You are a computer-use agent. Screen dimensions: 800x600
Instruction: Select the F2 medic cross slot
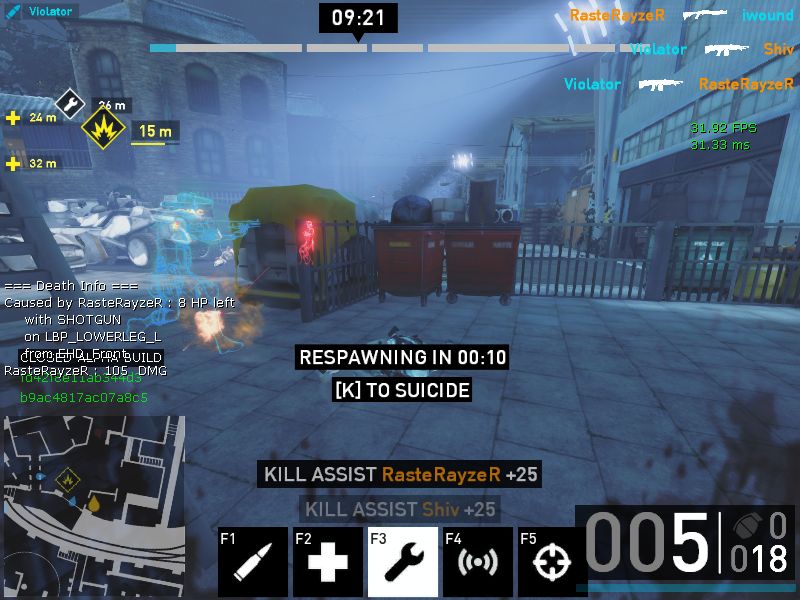pos(327,561)
